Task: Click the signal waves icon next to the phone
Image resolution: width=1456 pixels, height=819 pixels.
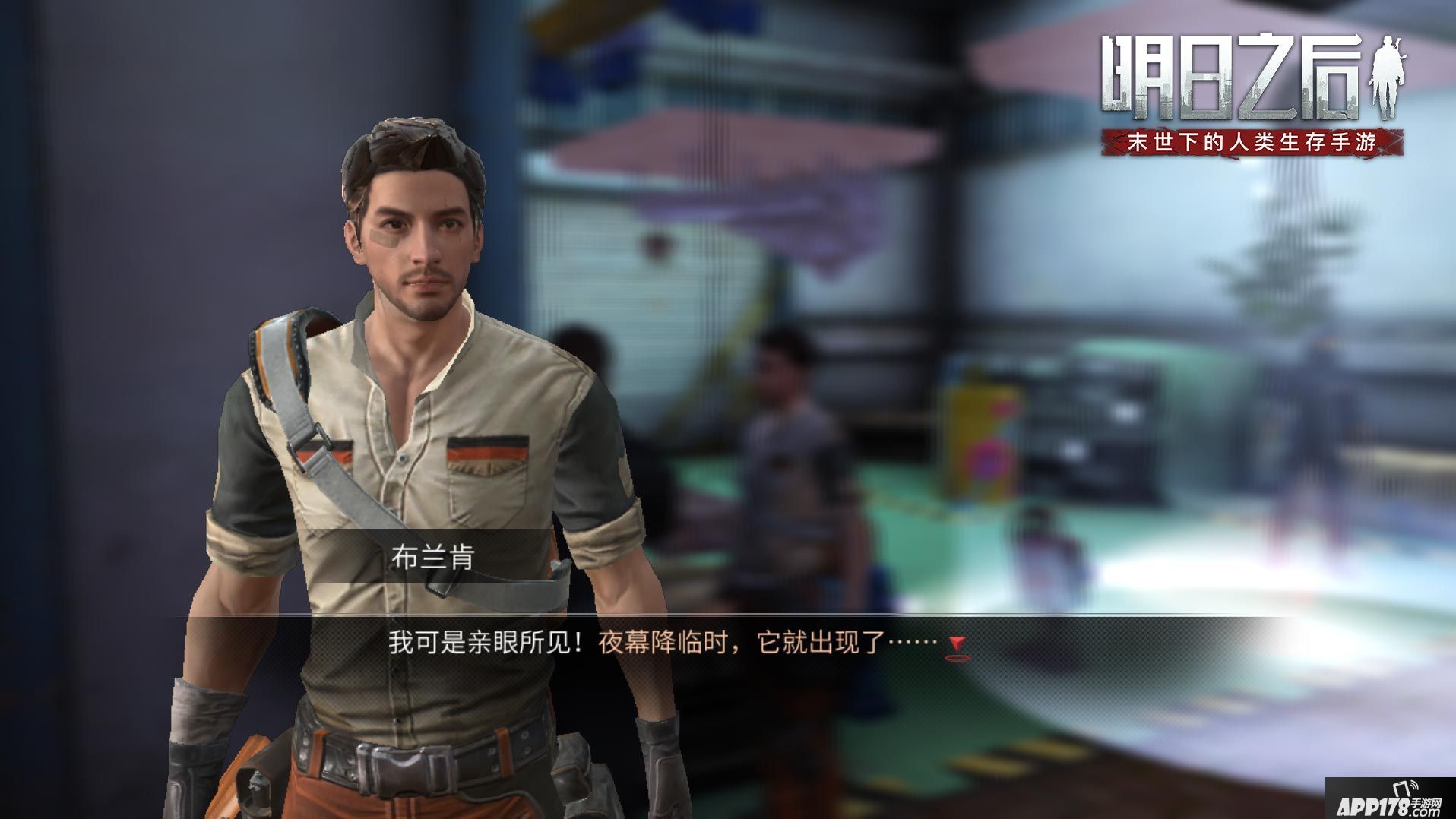Action: 1416,786
